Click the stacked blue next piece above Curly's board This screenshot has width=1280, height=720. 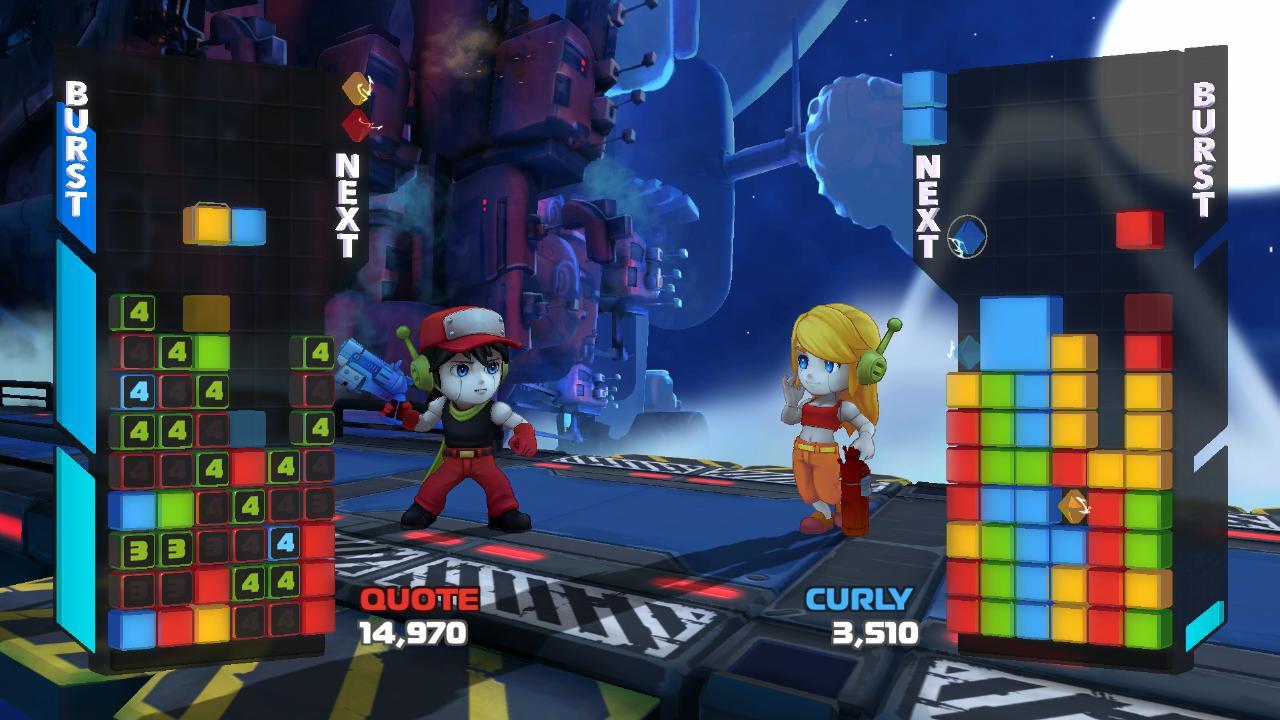tap(925, 105)
